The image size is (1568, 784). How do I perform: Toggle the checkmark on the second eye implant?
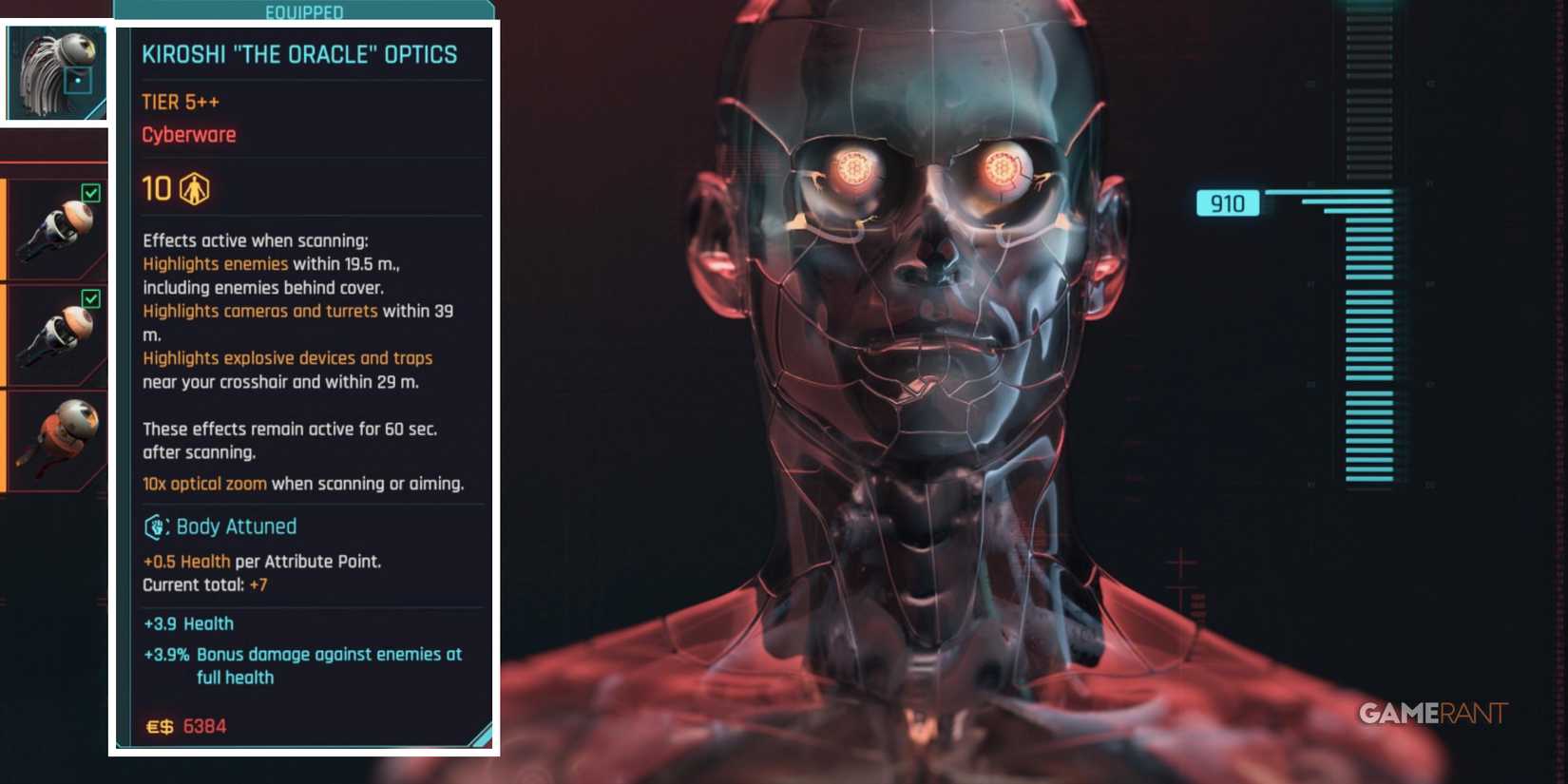tap(90, 299)
